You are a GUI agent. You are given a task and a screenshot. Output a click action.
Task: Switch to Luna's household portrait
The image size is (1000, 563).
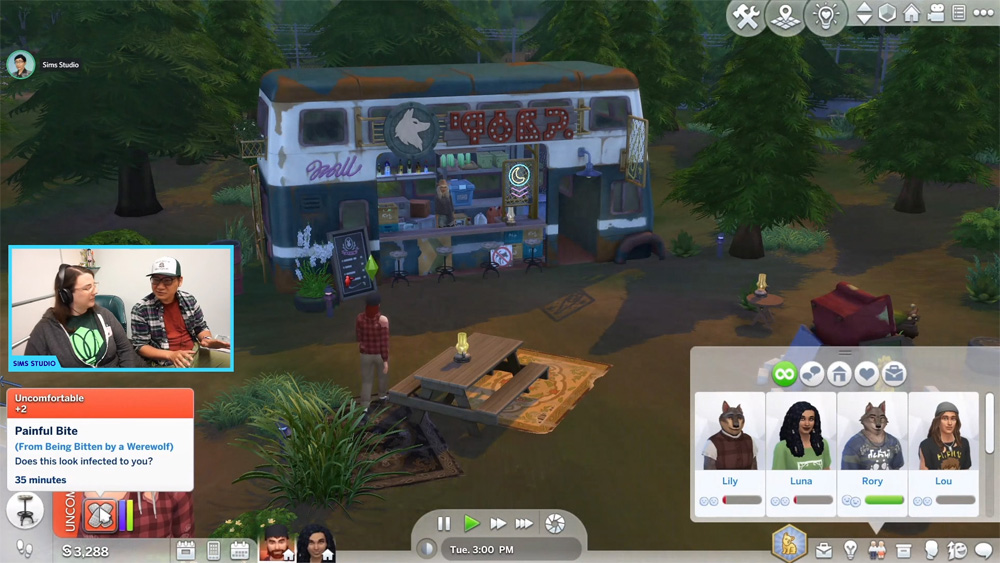click(316, 545)
